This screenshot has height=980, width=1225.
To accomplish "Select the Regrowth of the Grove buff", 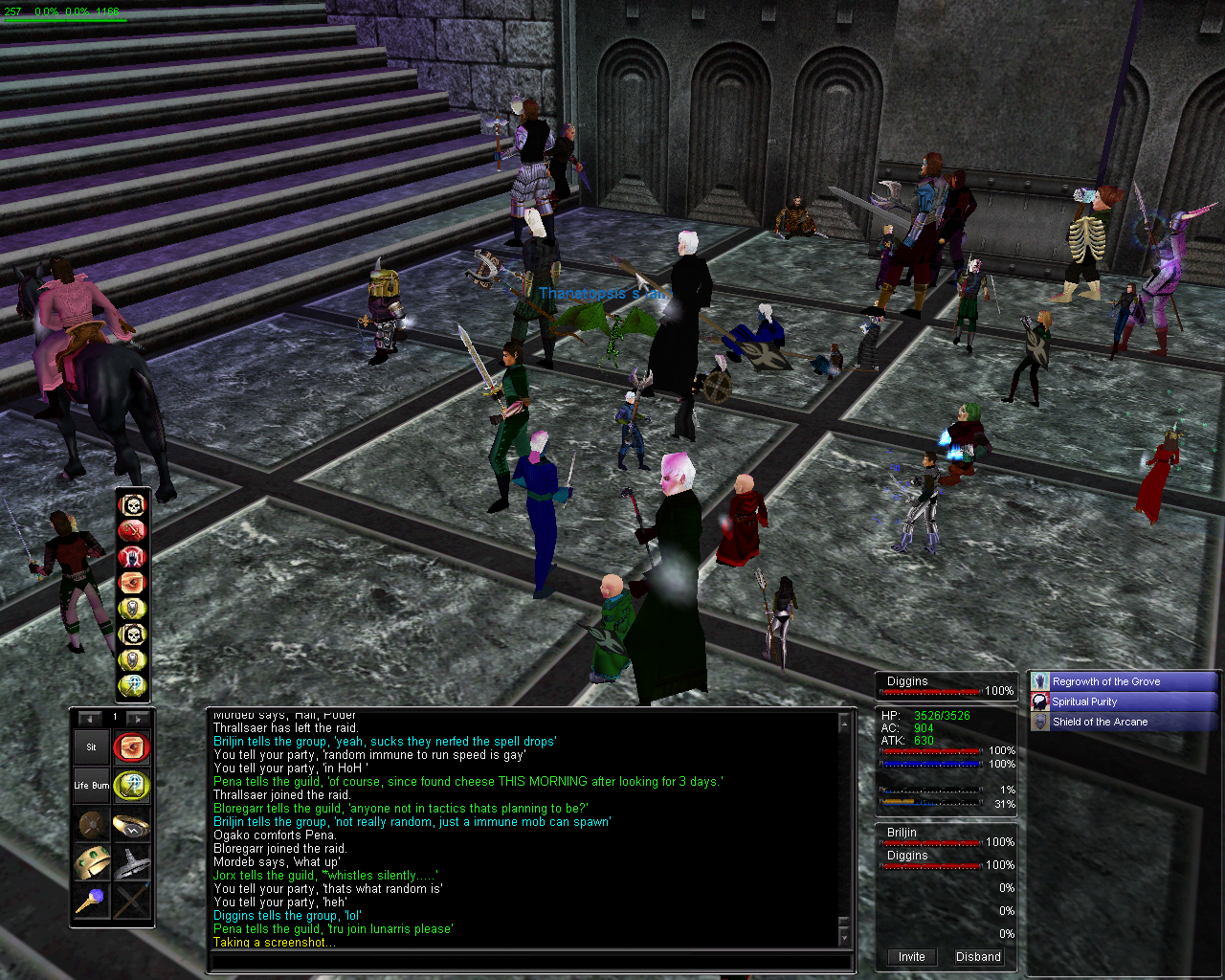I will tap(1124, 681).
